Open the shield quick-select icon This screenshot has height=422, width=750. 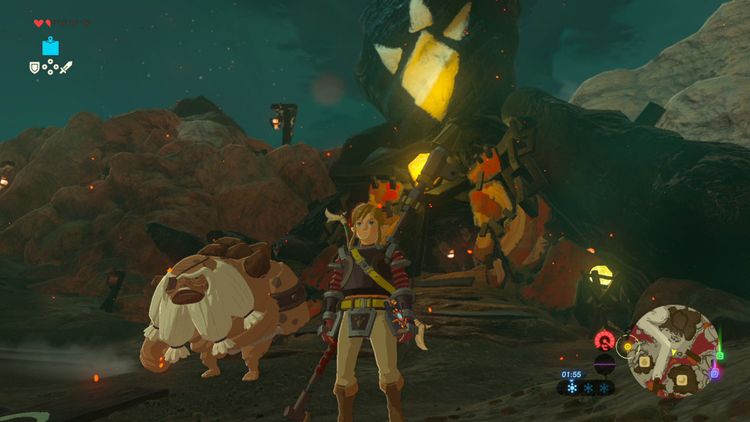(x=34, y=68)
